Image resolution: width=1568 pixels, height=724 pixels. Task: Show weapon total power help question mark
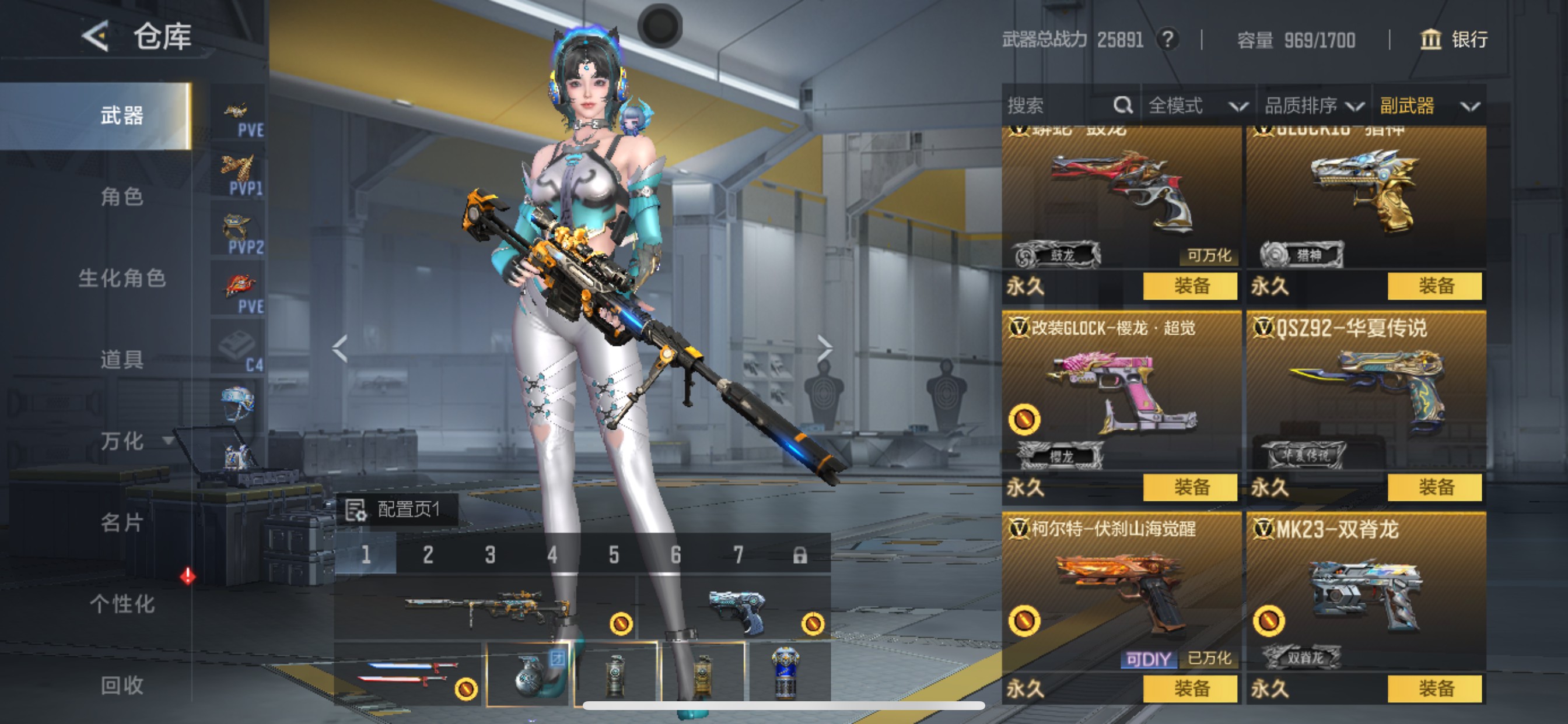click(x=1167, y=40)
